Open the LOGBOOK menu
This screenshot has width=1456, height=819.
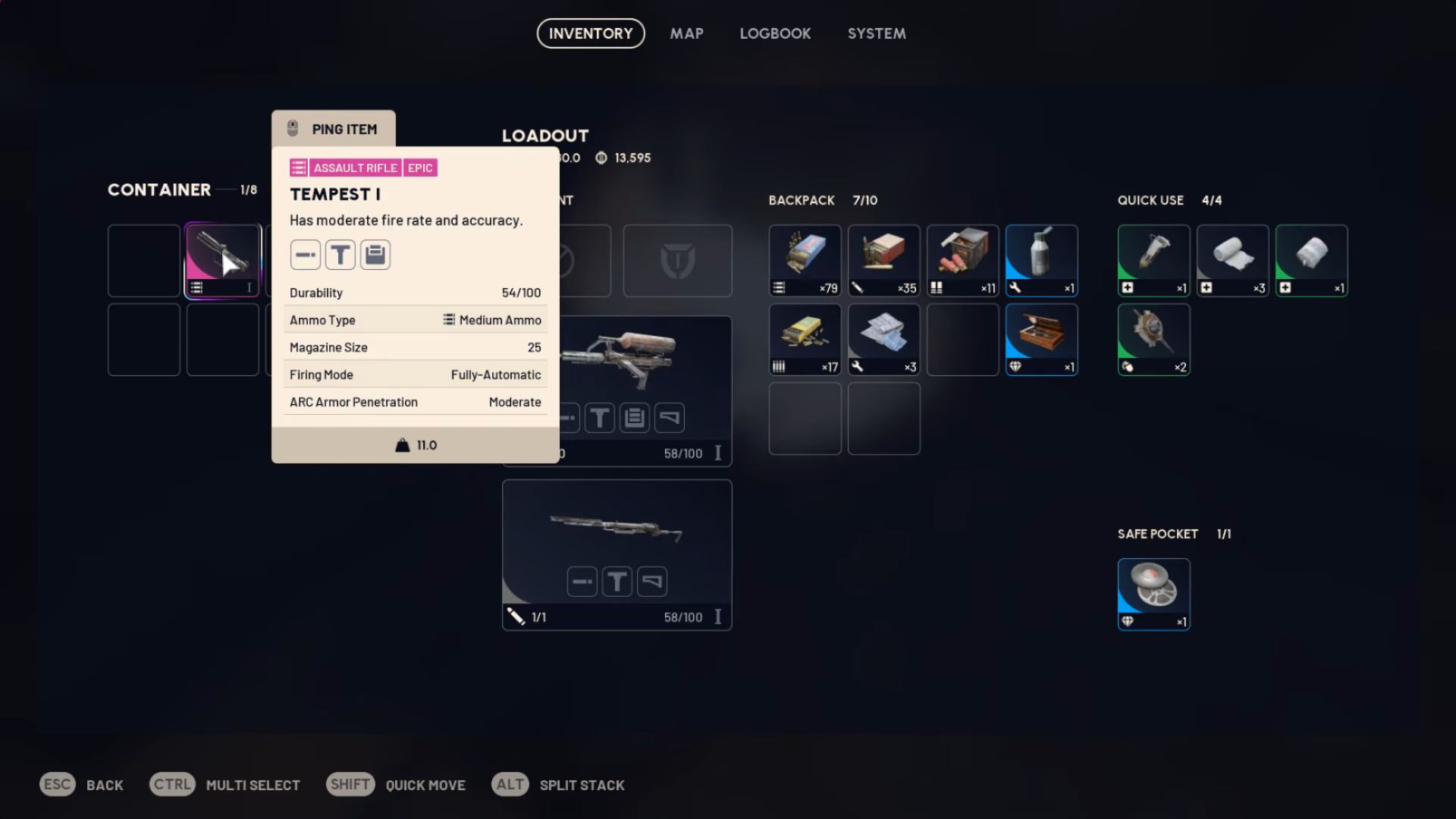(775, 33)
